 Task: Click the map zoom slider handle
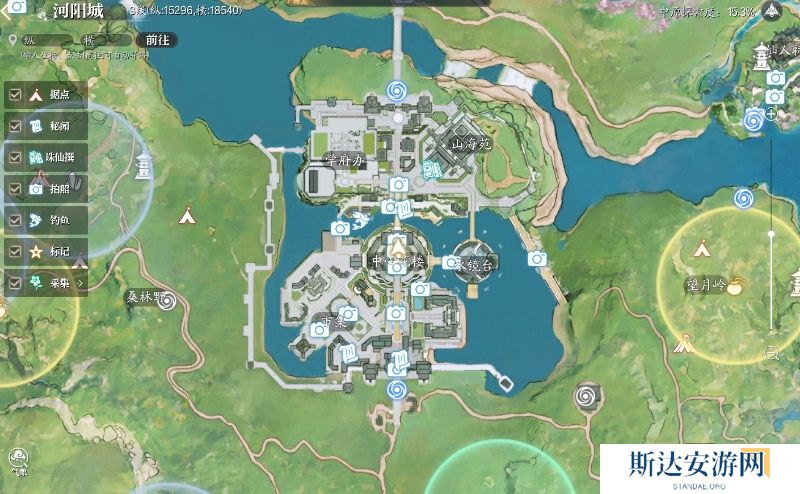pos(771,233)
